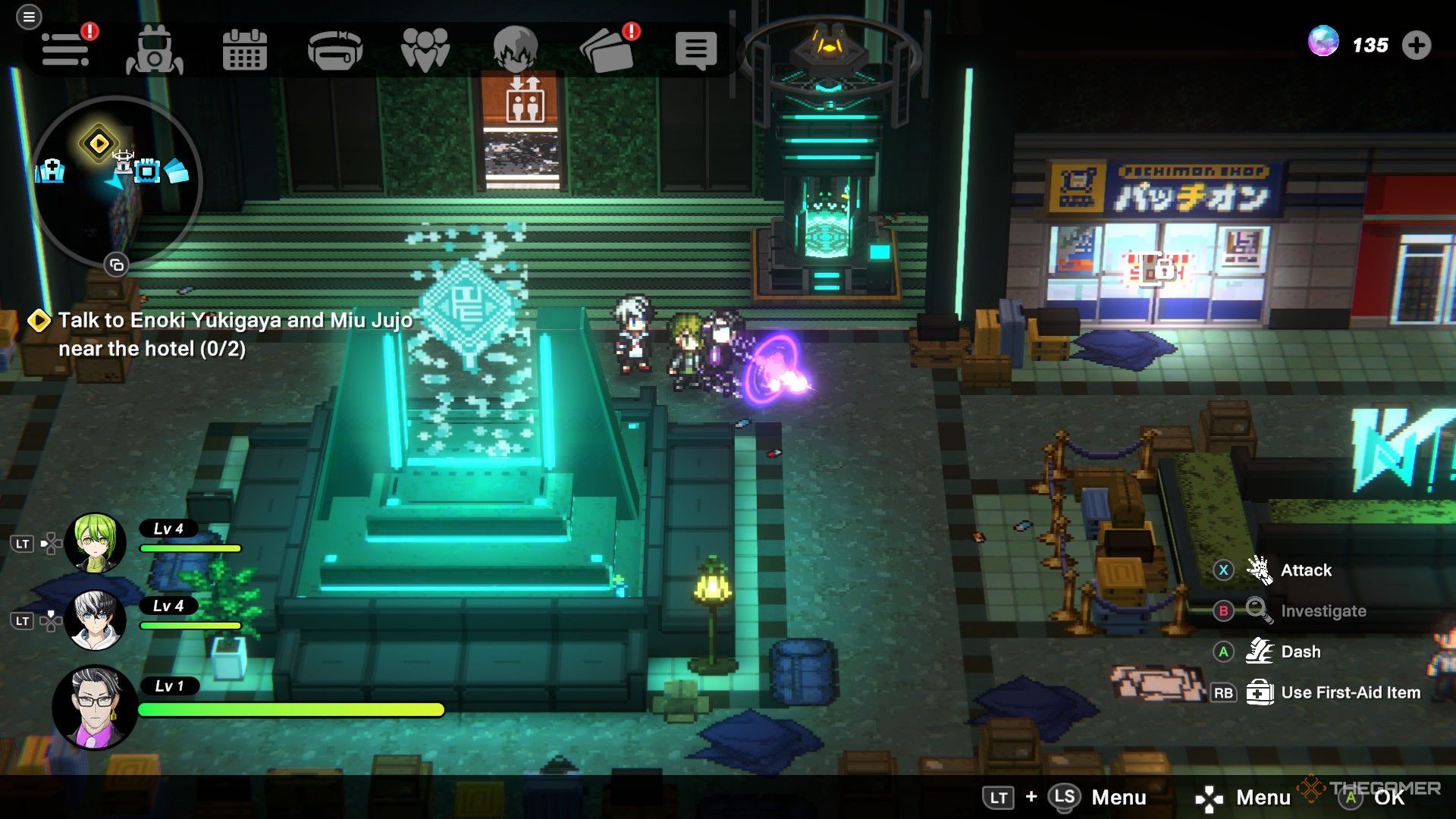Choose the Investigate action
The image size is (1456, 819).
click(1323, 611)
